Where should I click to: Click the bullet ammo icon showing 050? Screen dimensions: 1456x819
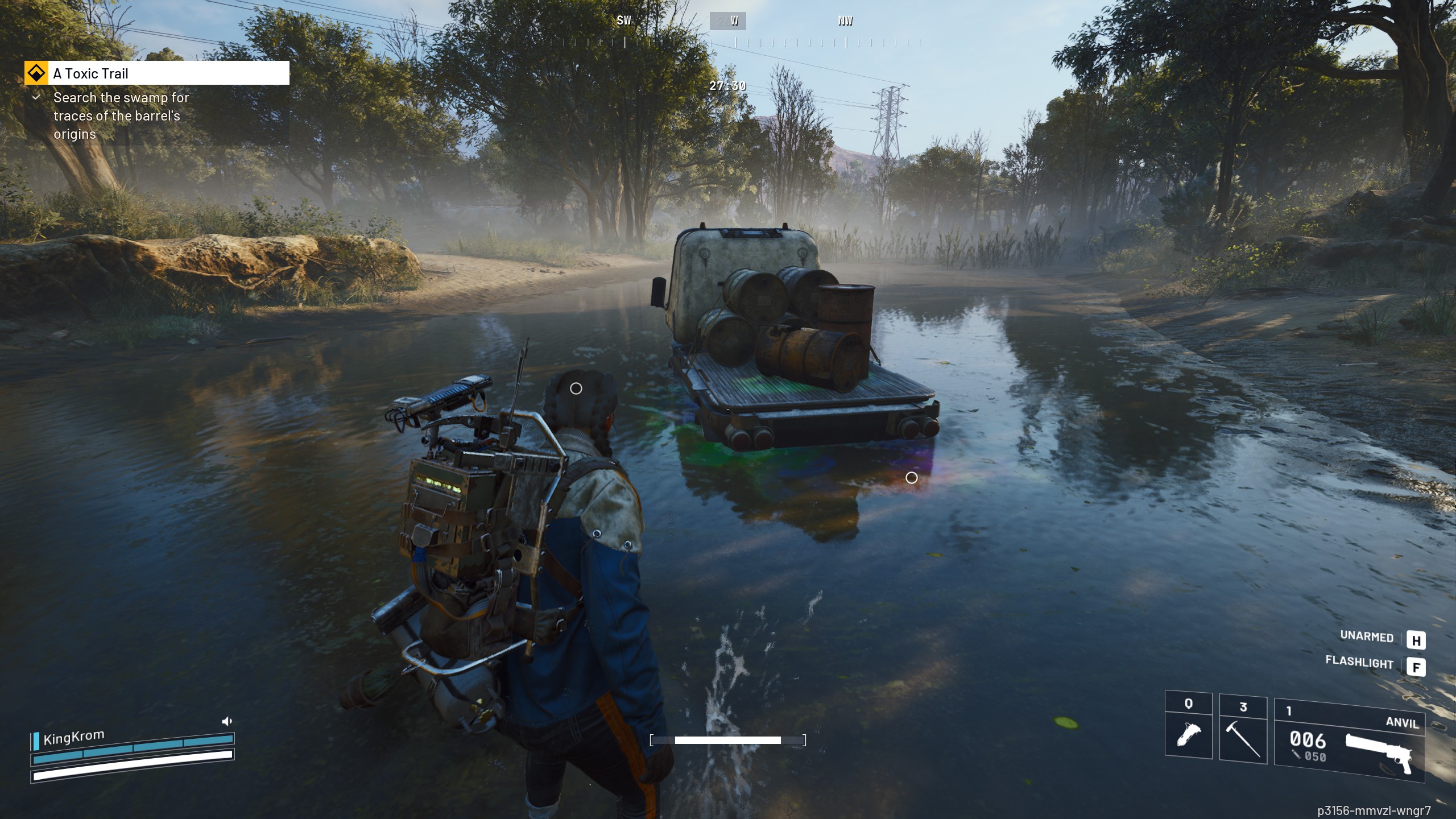(x=1306, y=755)
